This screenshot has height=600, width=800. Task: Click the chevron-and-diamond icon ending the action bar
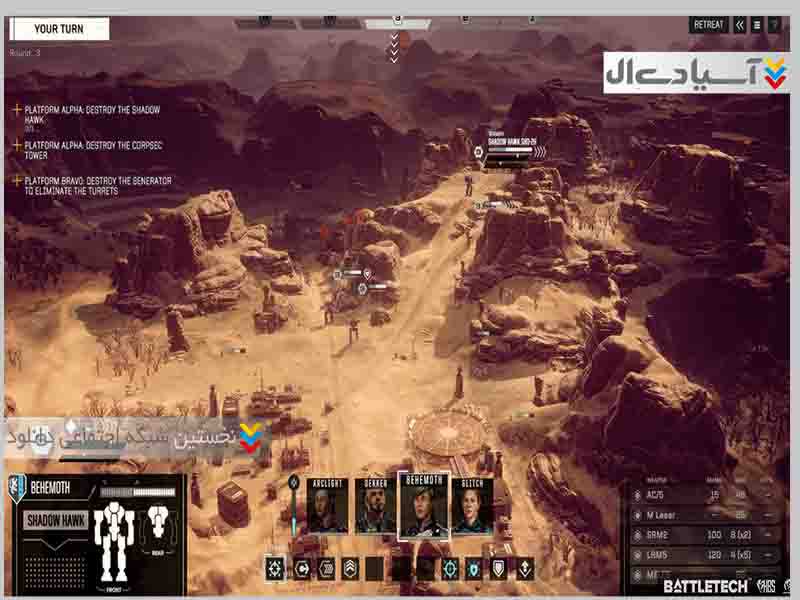(525, 569)
